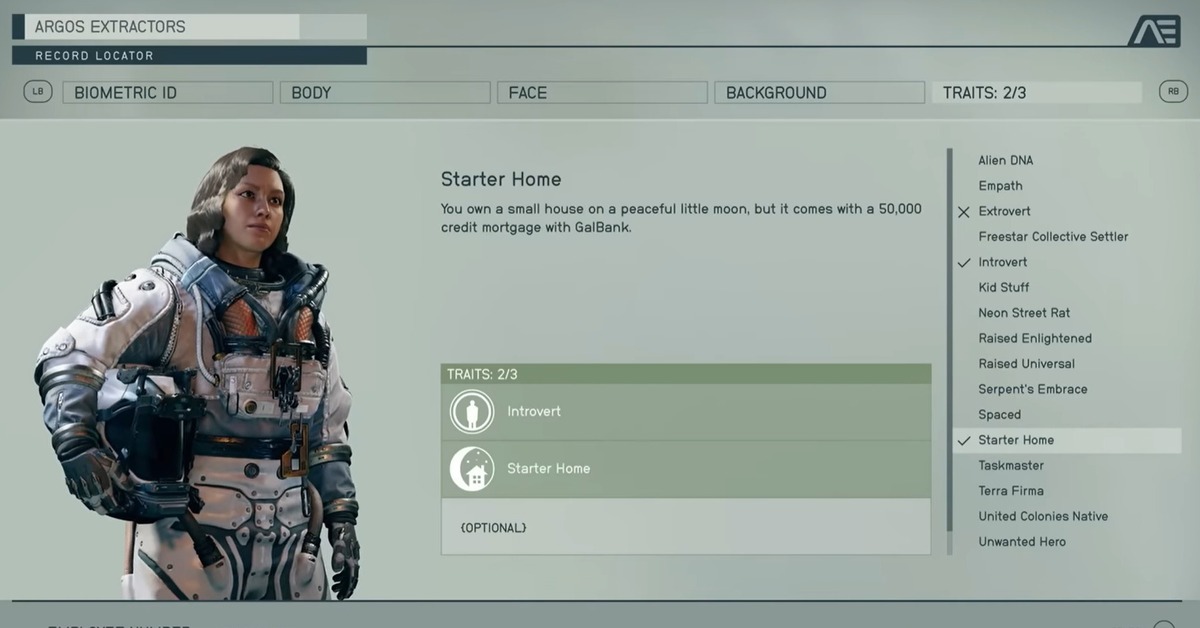1200x628 pixels.
Task: Choose the Alien DNA trait
Action: pos(1005,160)
